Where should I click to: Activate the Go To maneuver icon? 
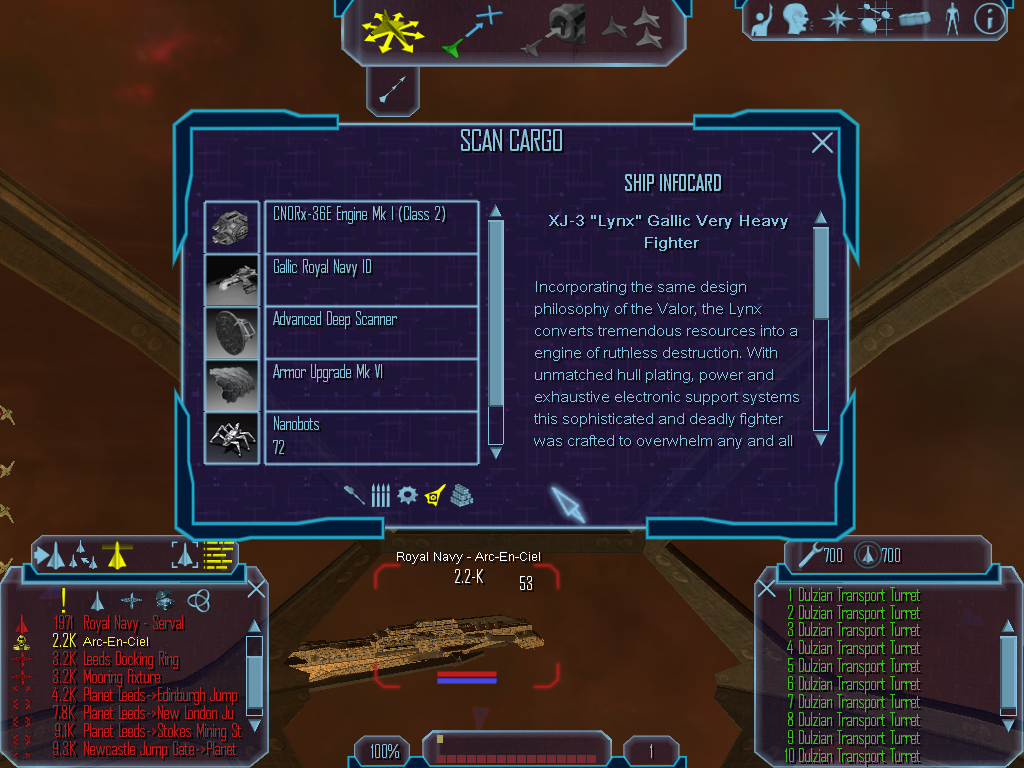pos(470,30)
